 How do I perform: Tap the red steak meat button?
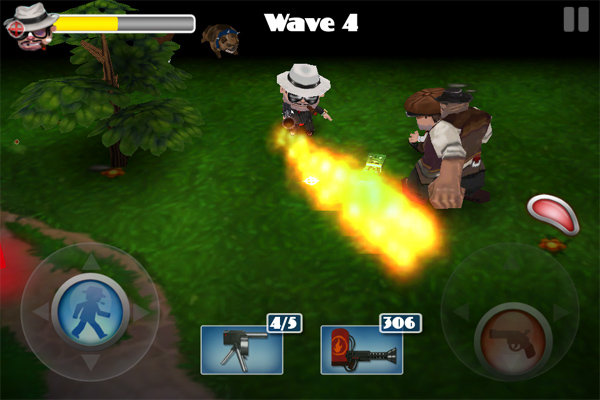549,213
